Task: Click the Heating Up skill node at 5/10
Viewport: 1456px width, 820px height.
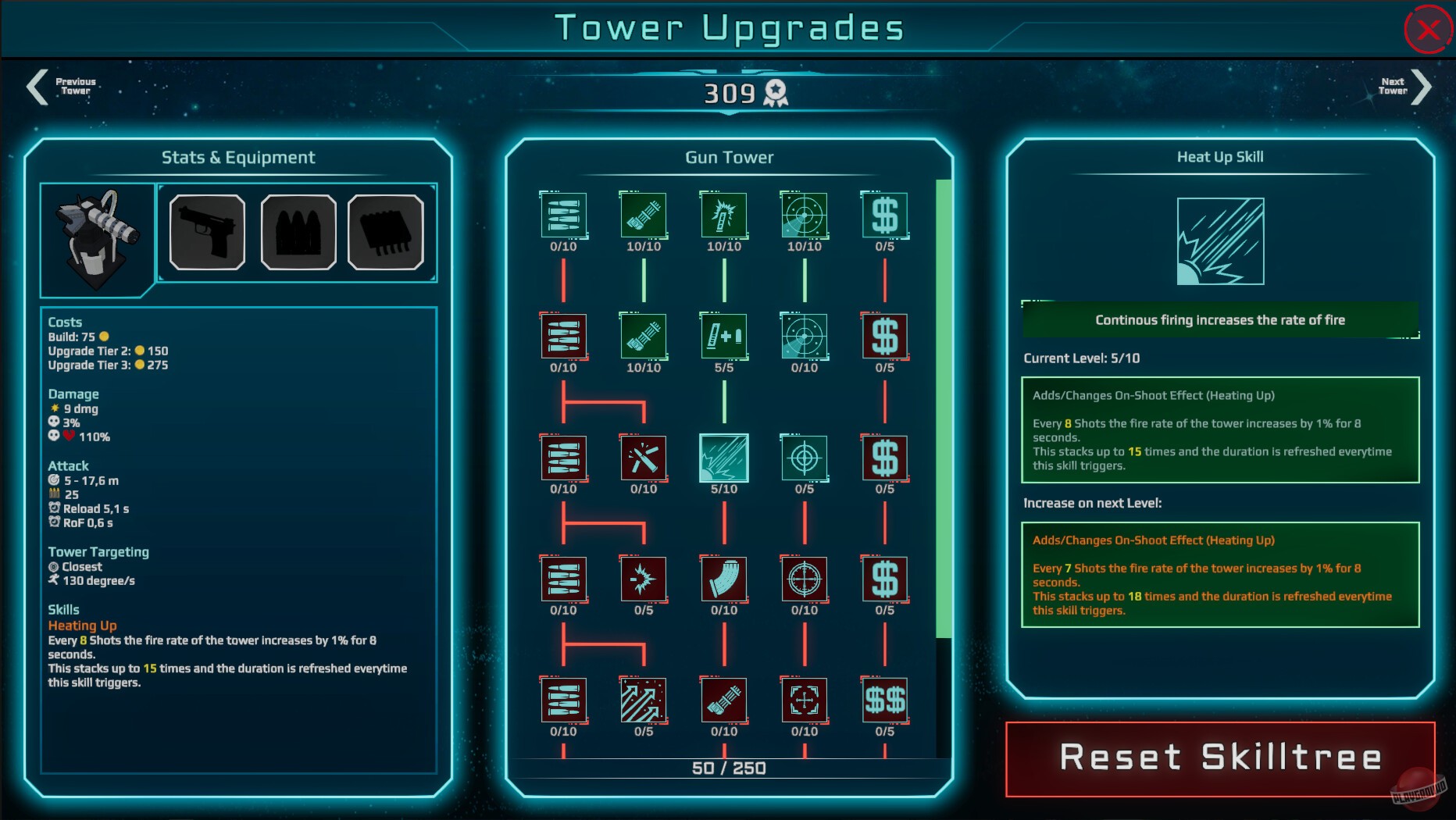Action: pos(724,459)
